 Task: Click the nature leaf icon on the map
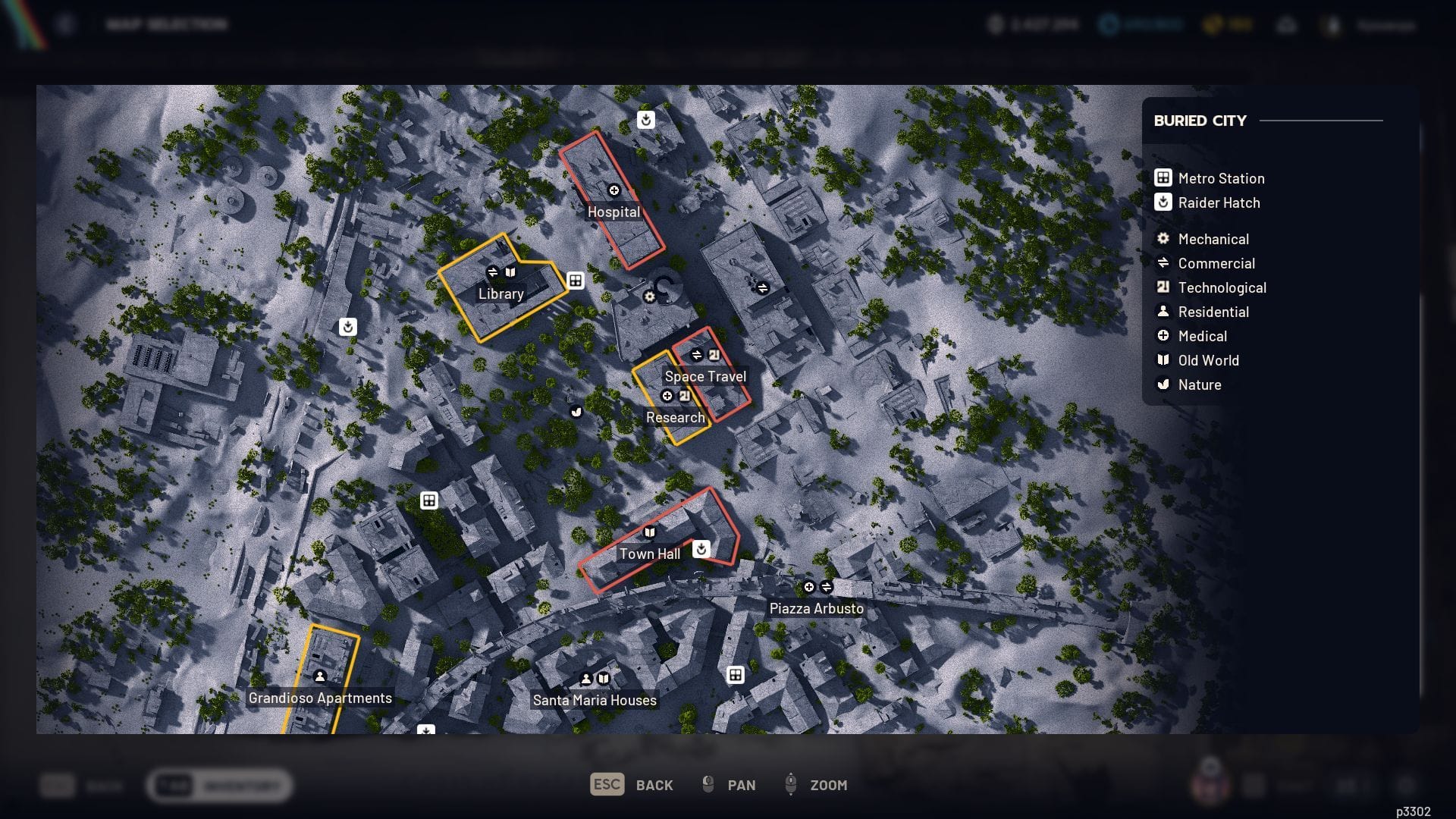pos(576,412)
